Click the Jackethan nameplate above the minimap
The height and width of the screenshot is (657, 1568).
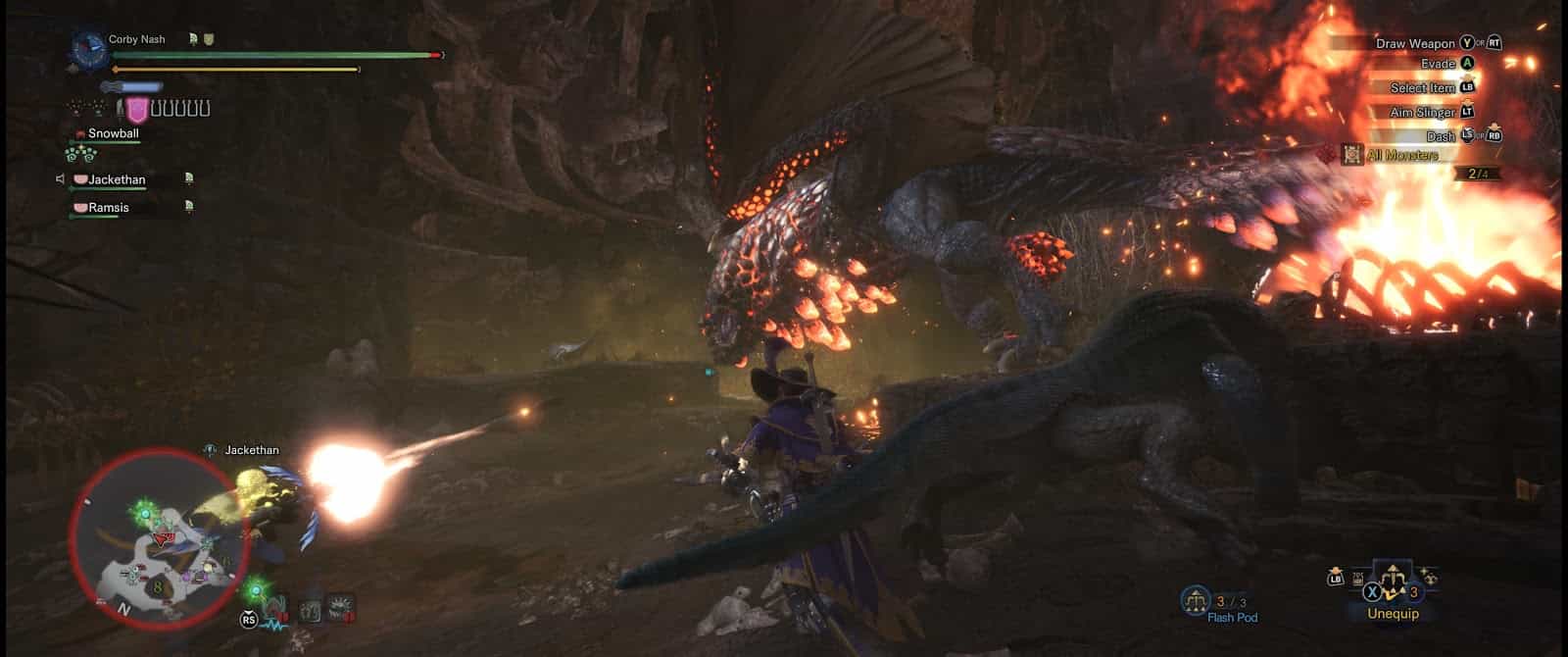point(252,450)
